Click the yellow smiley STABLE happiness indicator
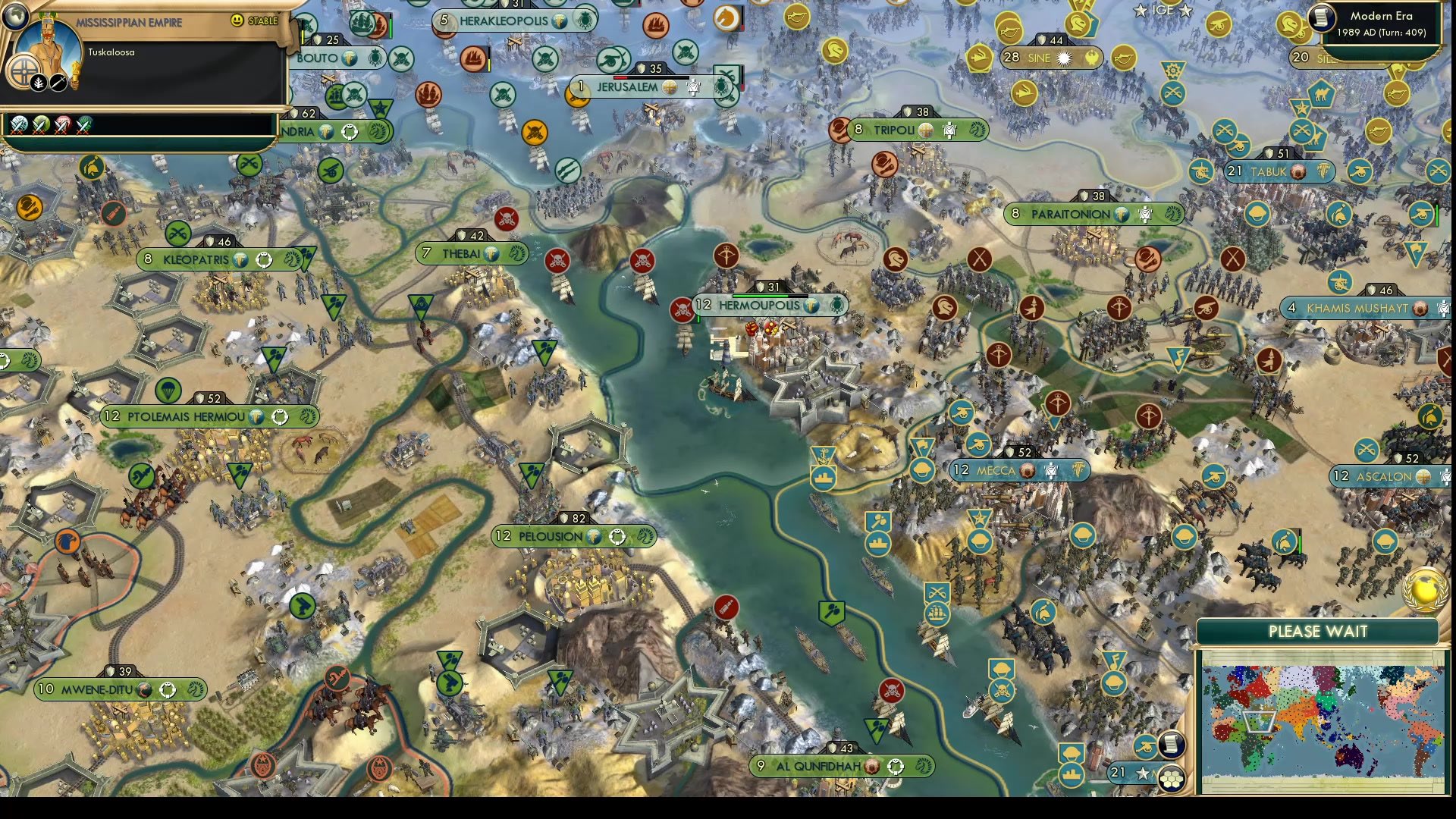This screenshot has height=819, width=1456. tap(237, 21)
